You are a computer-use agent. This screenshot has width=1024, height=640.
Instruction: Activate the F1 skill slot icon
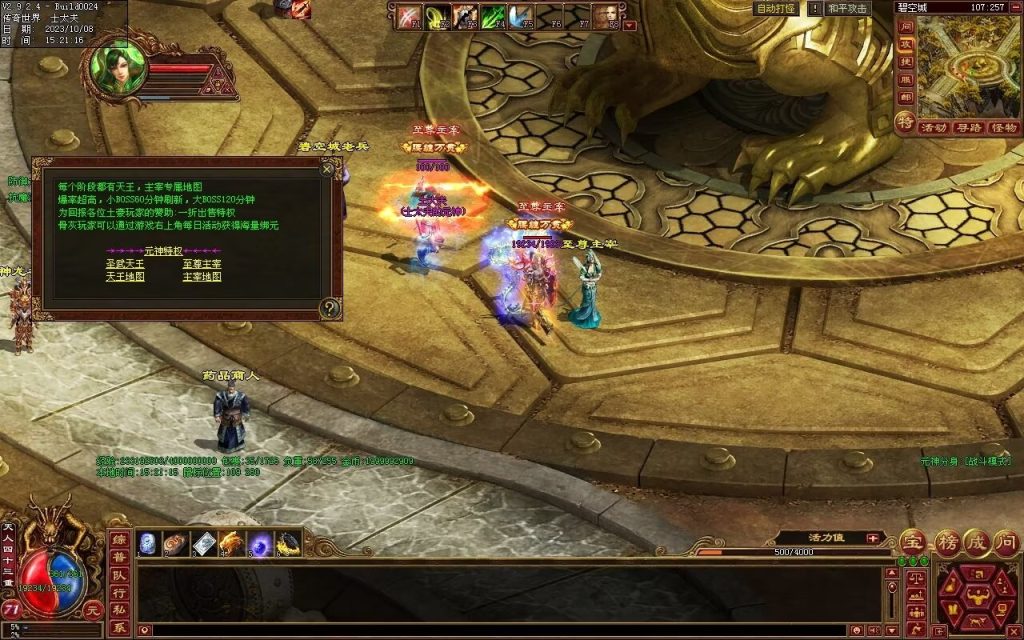[409, 17]
